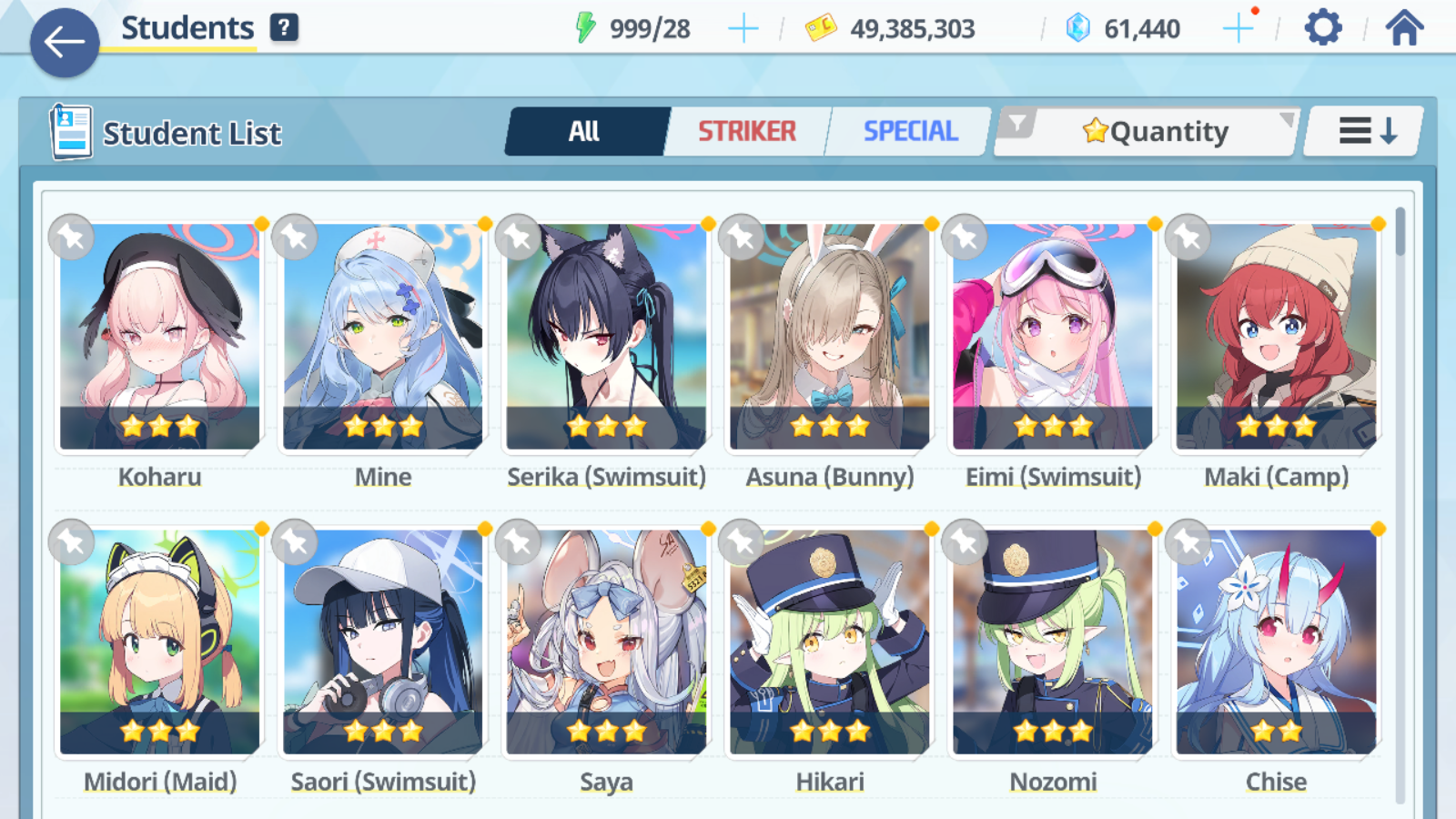1456x819 pixels.
Task: Select Koharu's student card
Action: (x=160, y=337)
